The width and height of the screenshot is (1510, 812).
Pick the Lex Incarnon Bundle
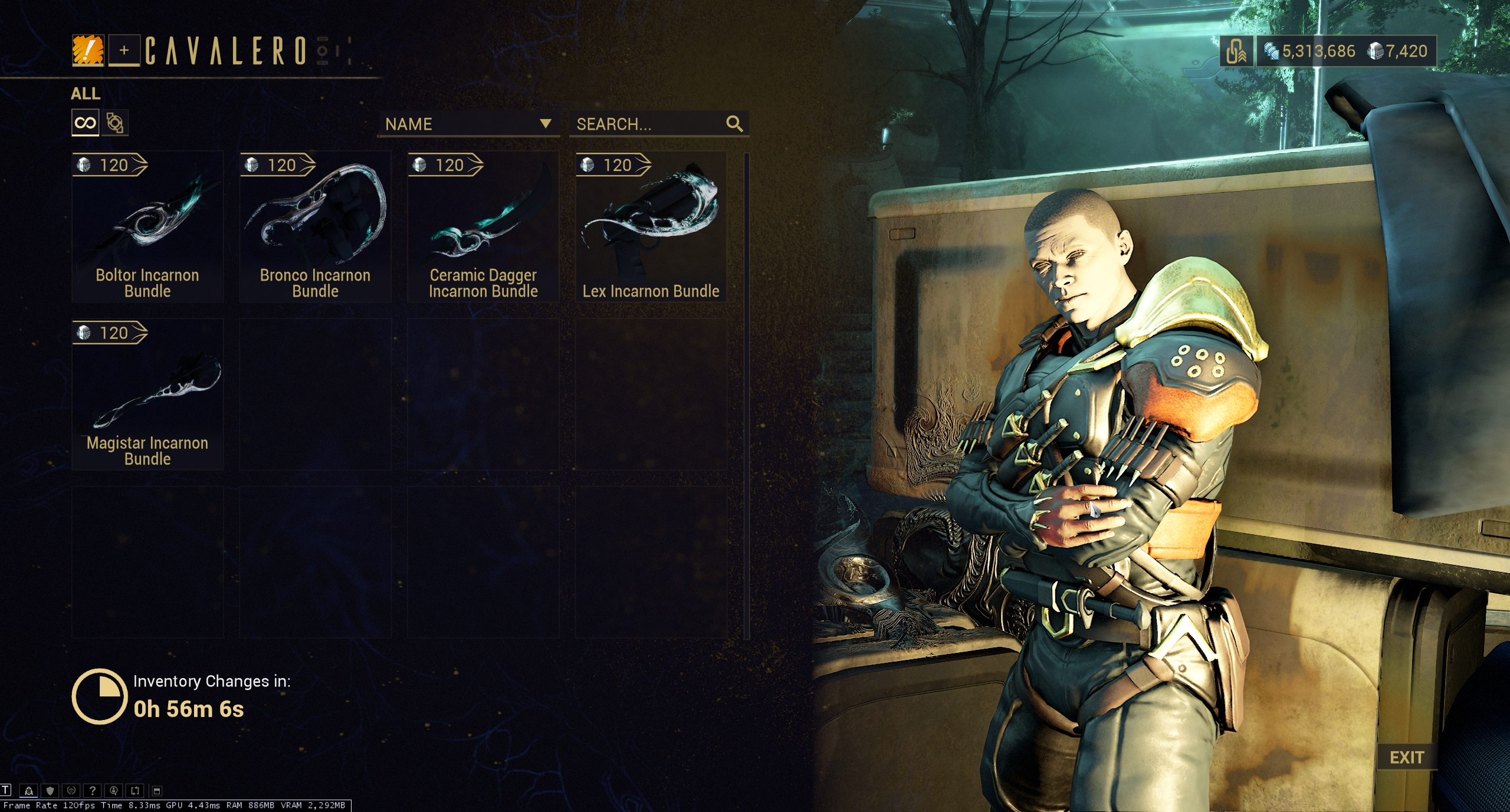651,227
